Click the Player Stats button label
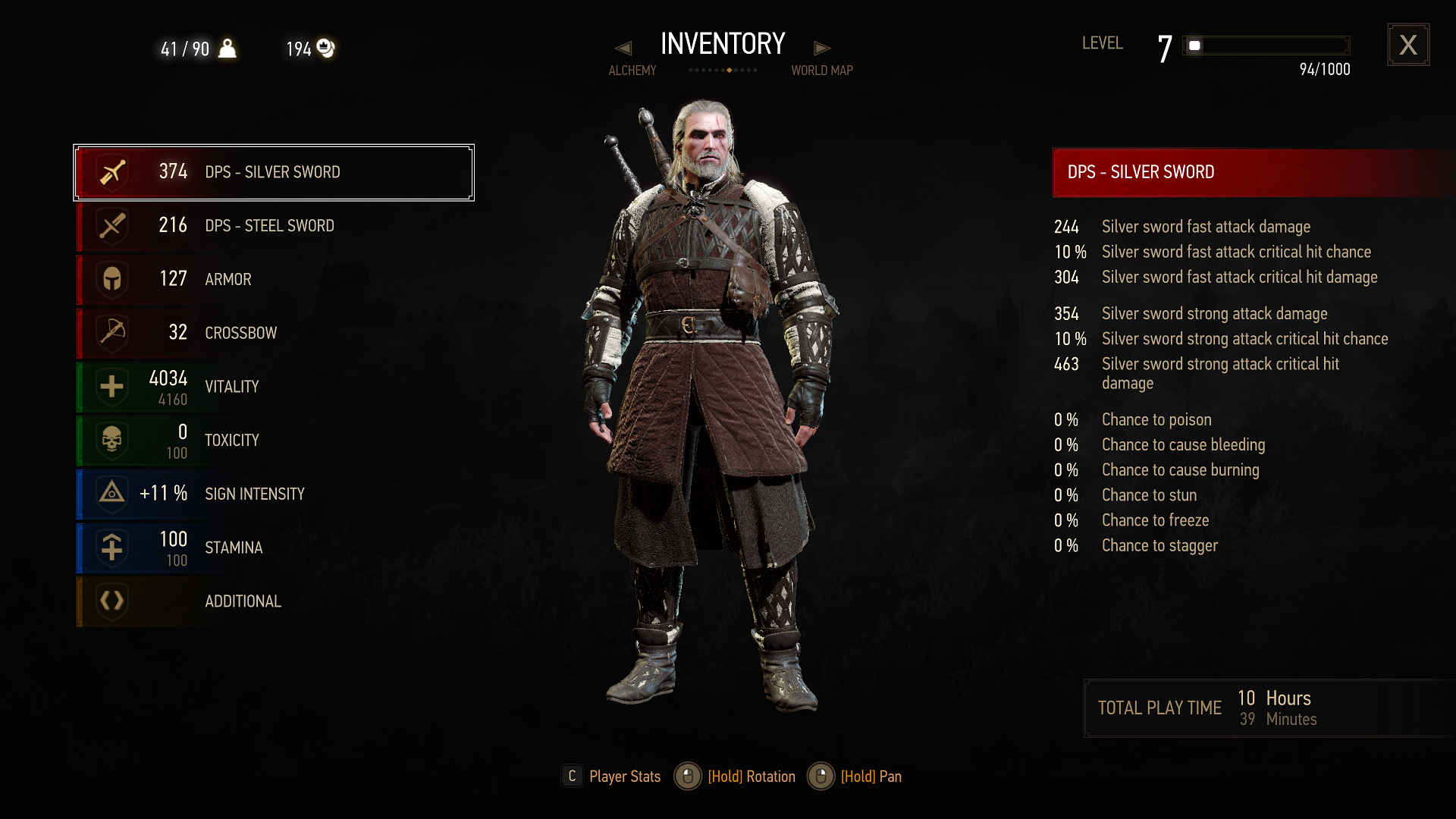The height and width of the screenshot is (819, 1456). [624, 777]
